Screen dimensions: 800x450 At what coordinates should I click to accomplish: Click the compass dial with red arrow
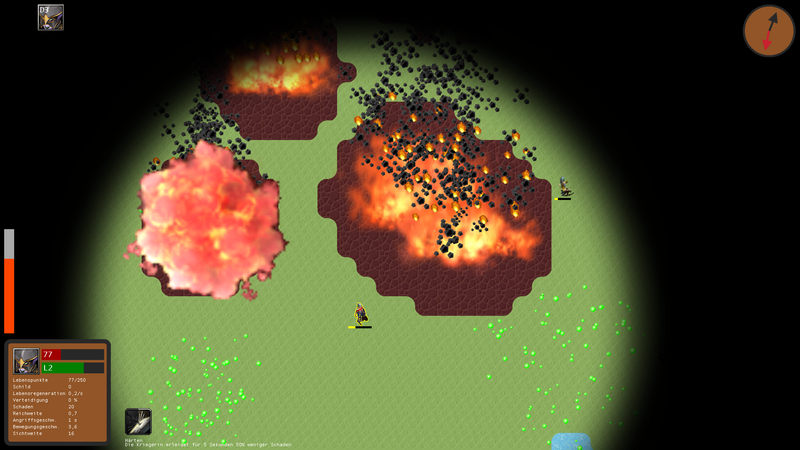pyautogui.click(x=768, y=31)
